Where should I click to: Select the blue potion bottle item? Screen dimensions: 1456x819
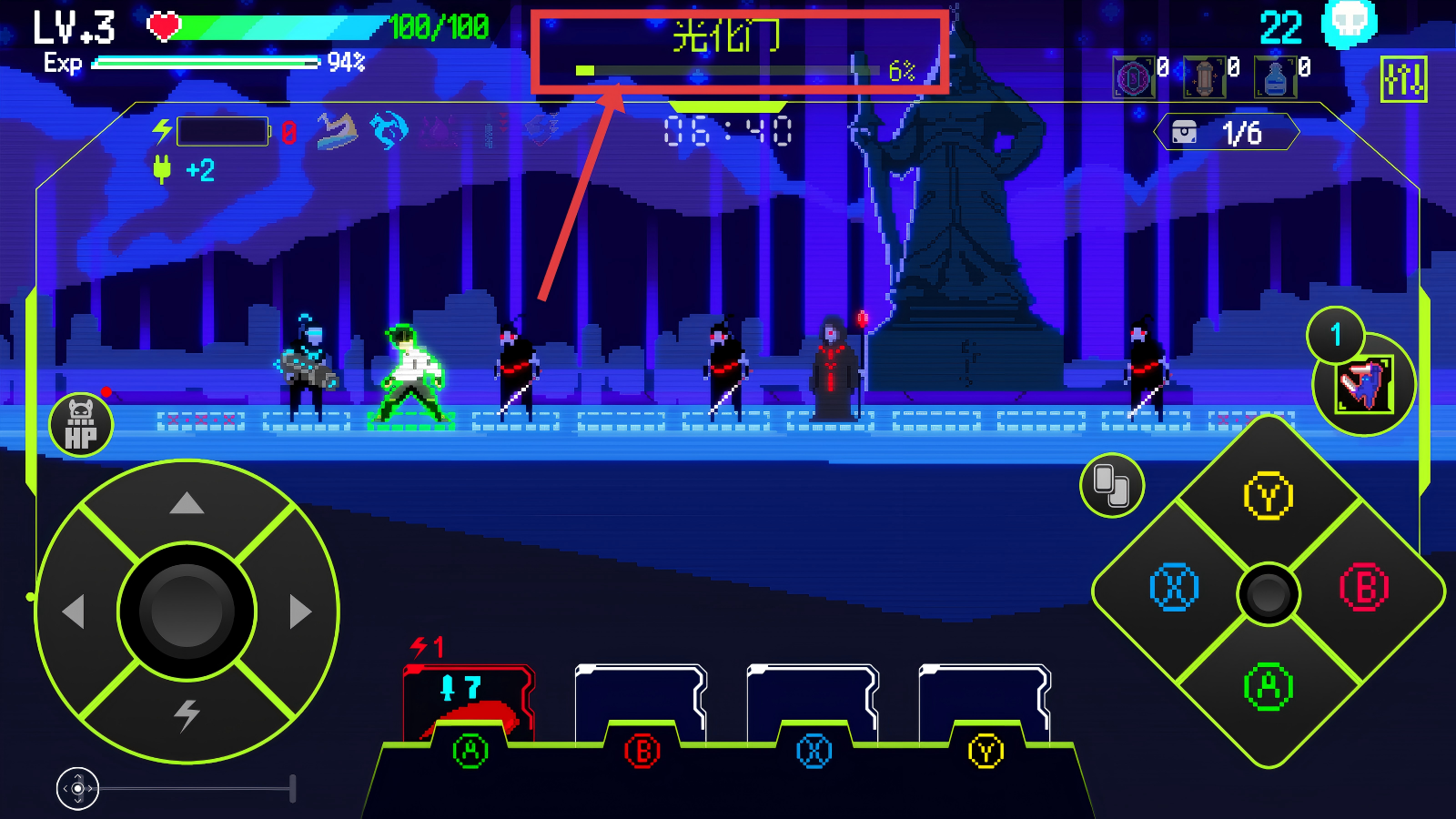point(1275,77)
